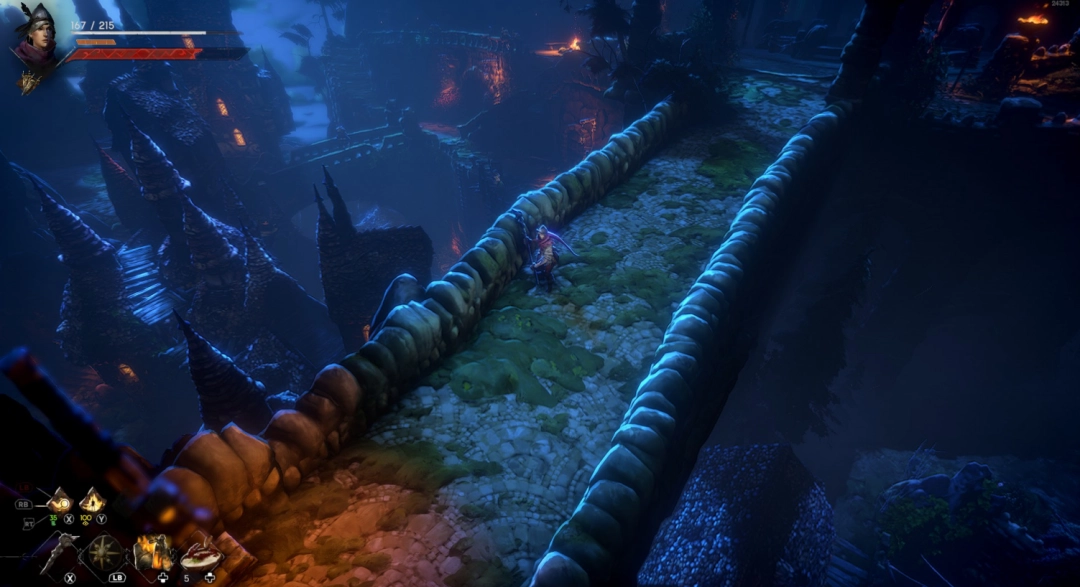
Task: Trigger the fiery figure ability costing 100
Action: [x=92, y=499]
